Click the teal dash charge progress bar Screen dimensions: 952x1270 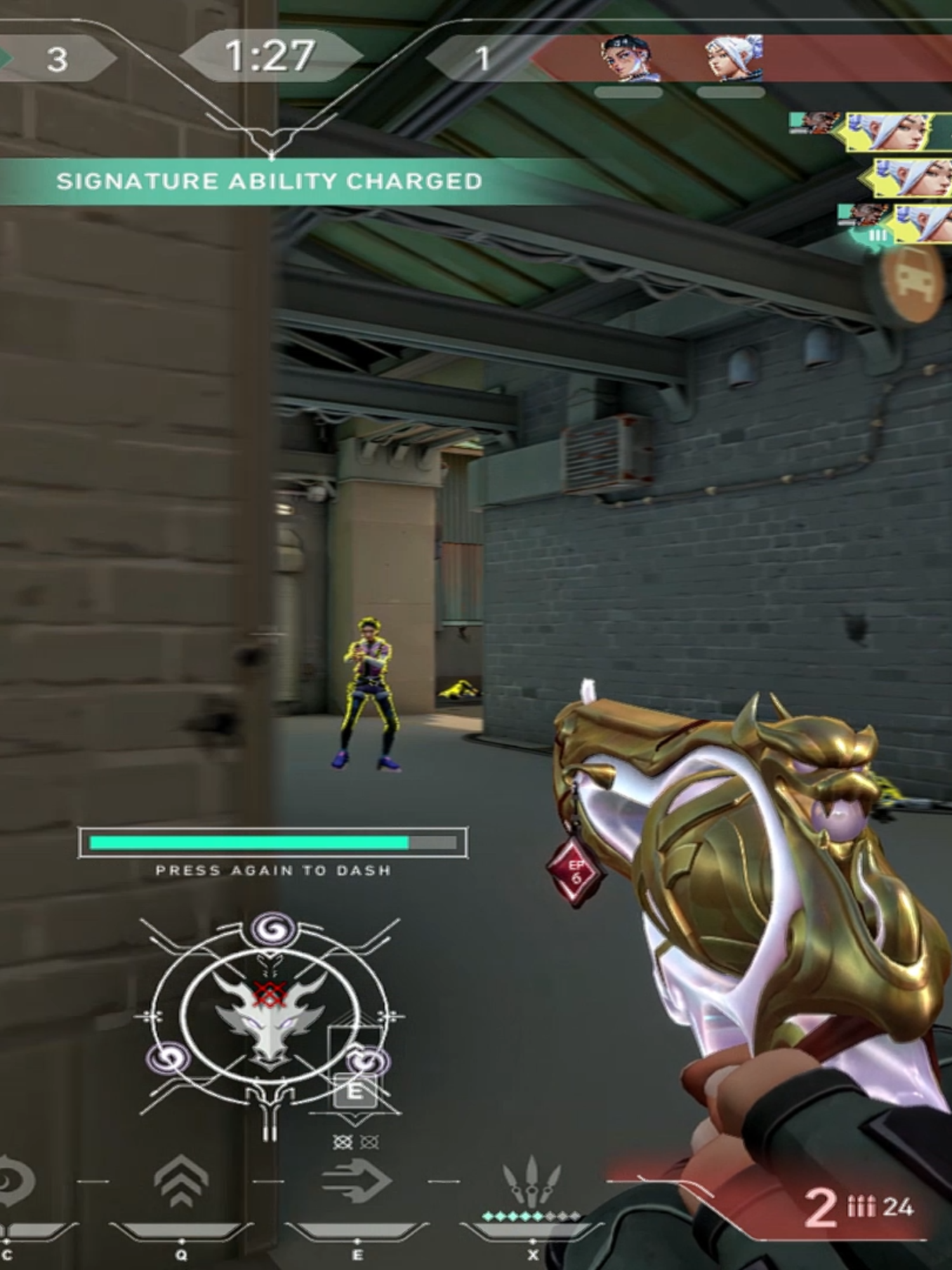(273, 843)
